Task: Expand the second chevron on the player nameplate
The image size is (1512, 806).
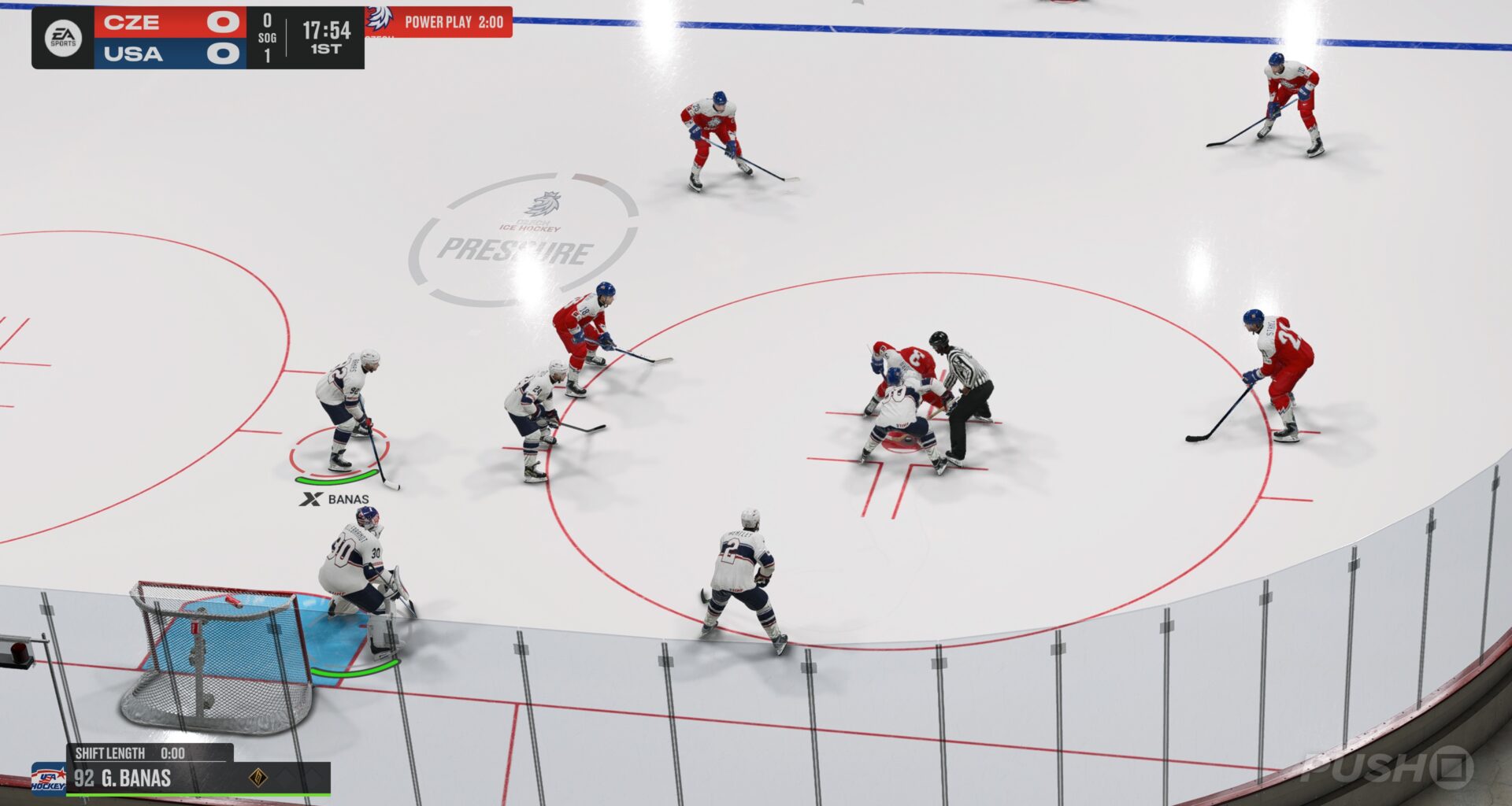Action: tap(311, 777)
